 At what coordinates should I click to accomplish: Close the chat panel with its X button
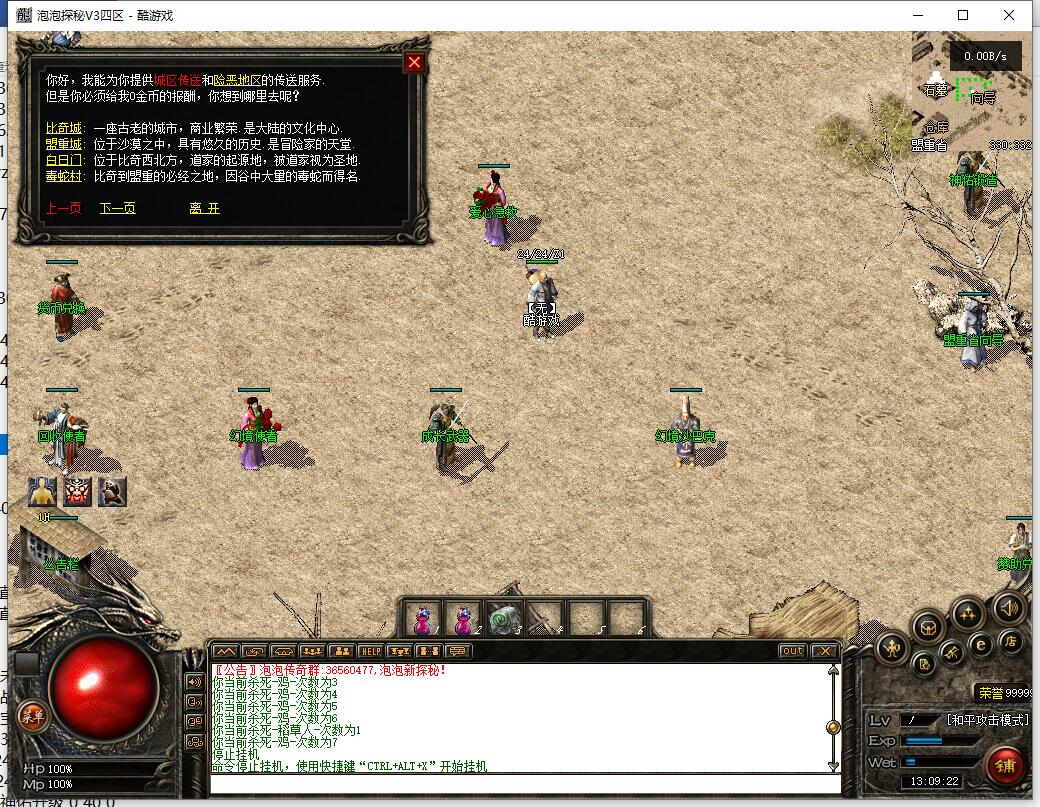[x=823, y=651]
